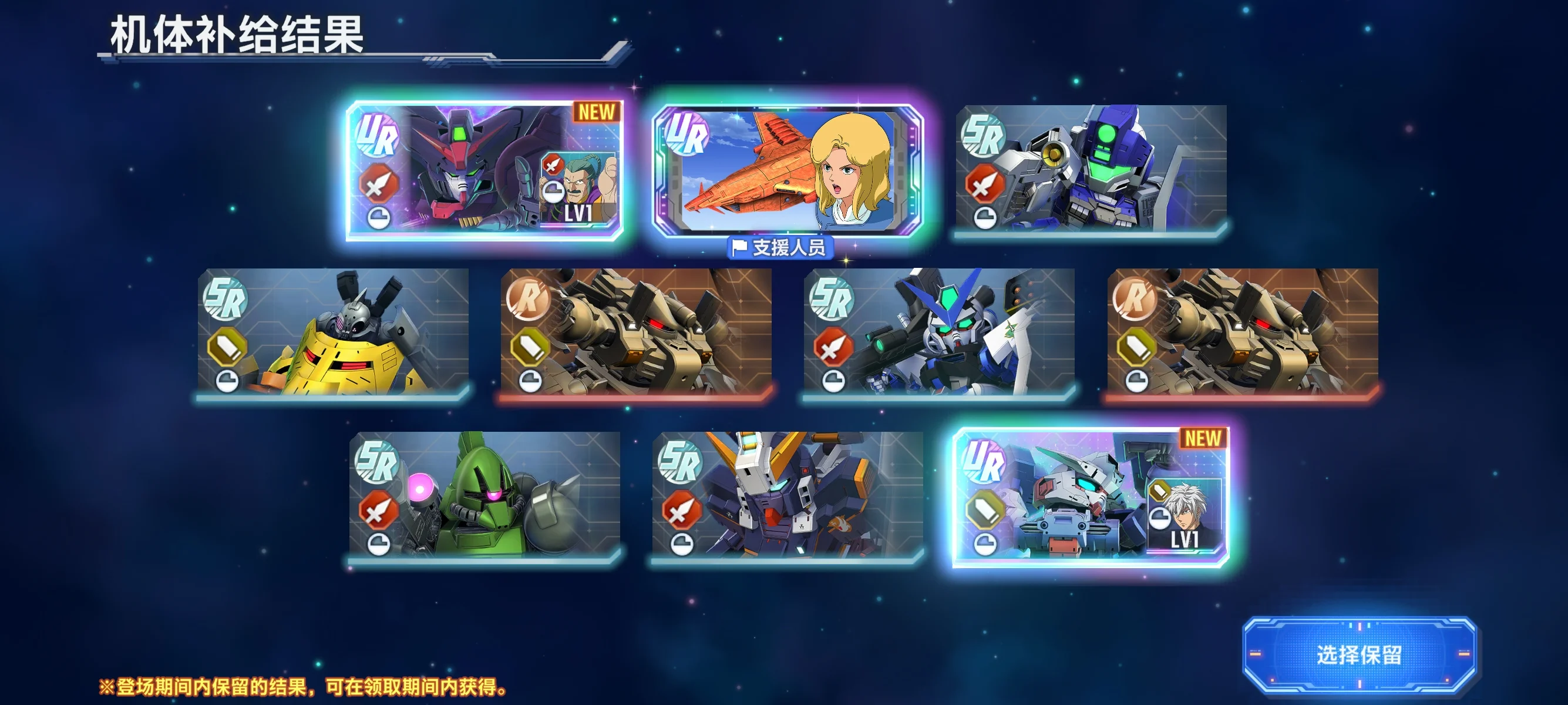Viewport: 1568px width, 705px height.
Task: Select the SR Blue Frame Gundam card
Action: [939, 333]
